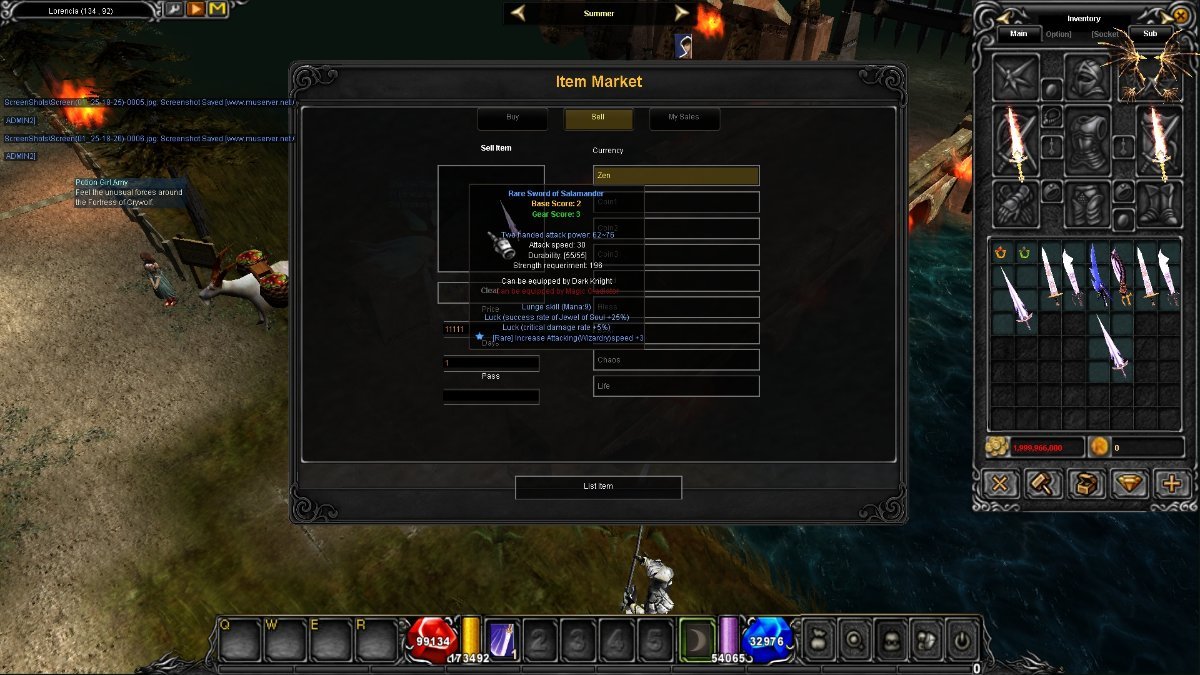Activate the crescent moon skill icon

click(697, 638)
